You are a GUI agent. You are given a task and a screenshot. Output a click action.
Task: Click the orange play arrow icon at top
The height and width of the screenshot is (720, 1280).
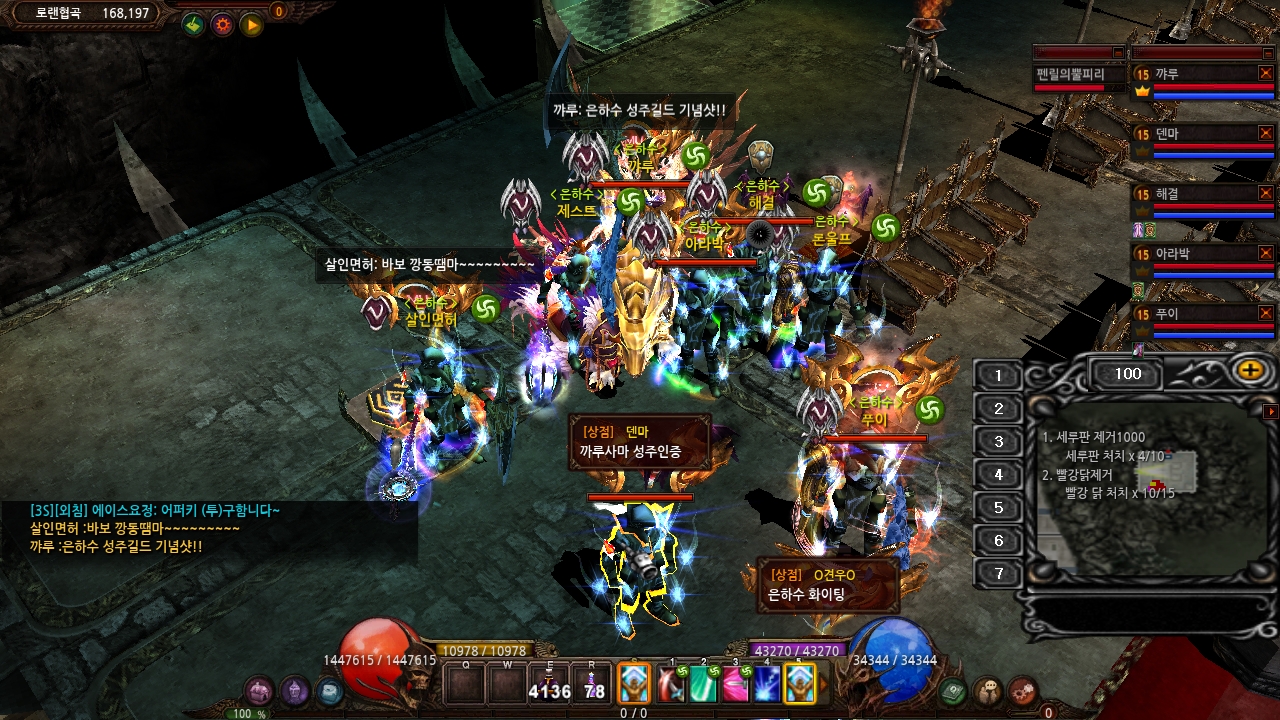(251, 24)
